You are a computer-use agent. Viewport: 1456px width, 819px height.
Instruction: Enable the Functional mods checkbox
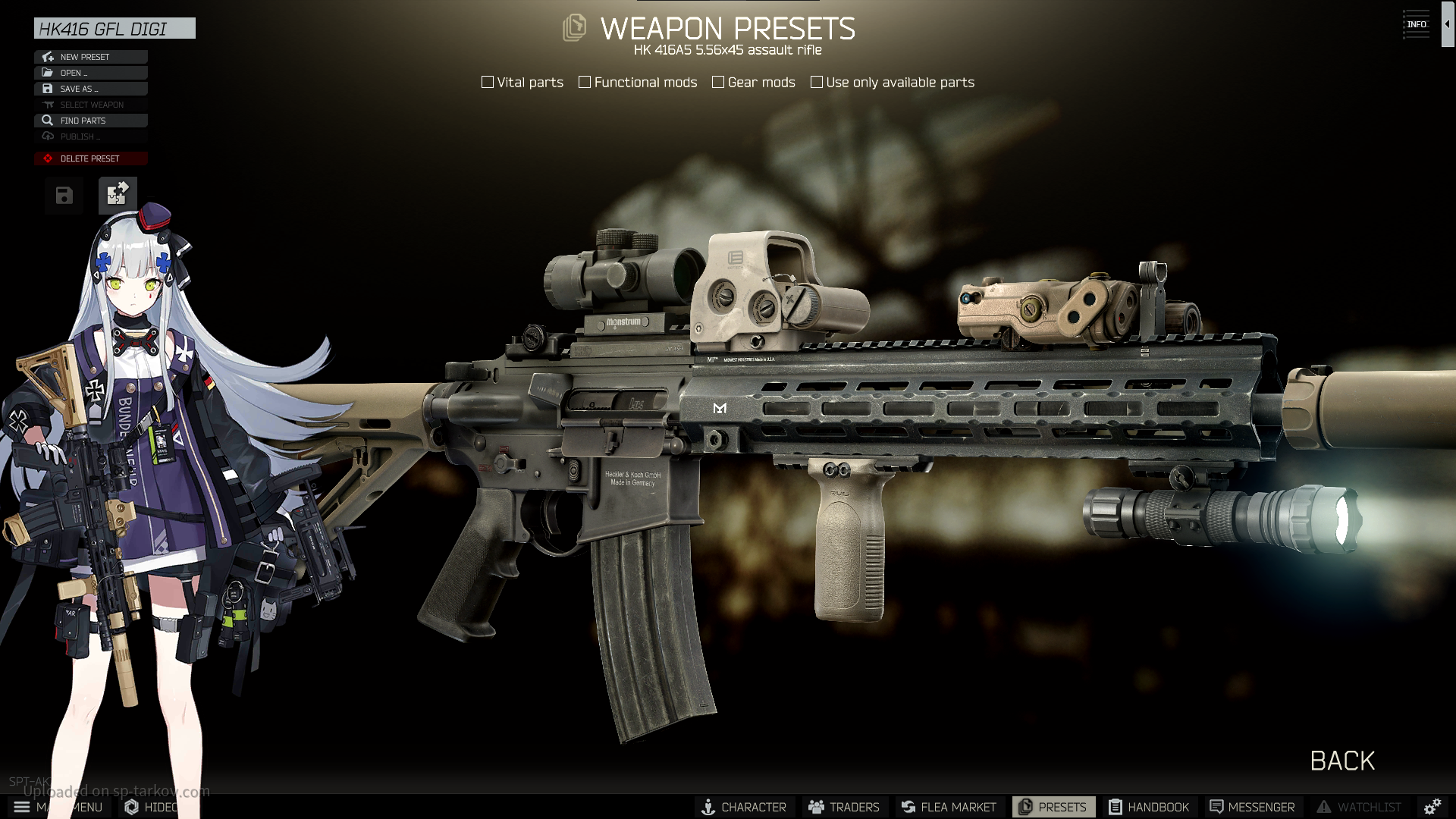coord(585,82)
